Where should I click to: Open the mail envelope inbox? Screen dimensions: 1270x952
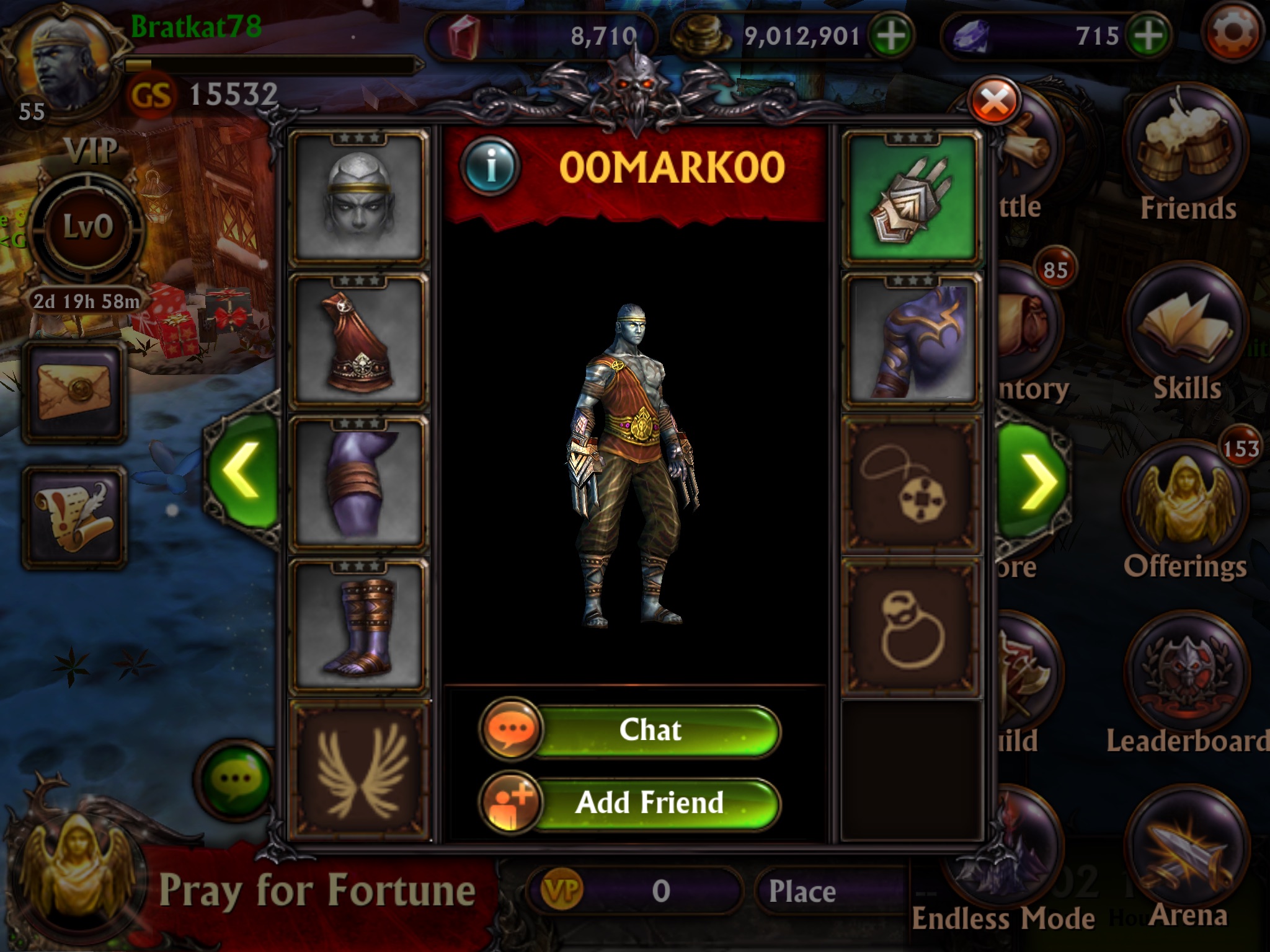(x=74, y=392)
